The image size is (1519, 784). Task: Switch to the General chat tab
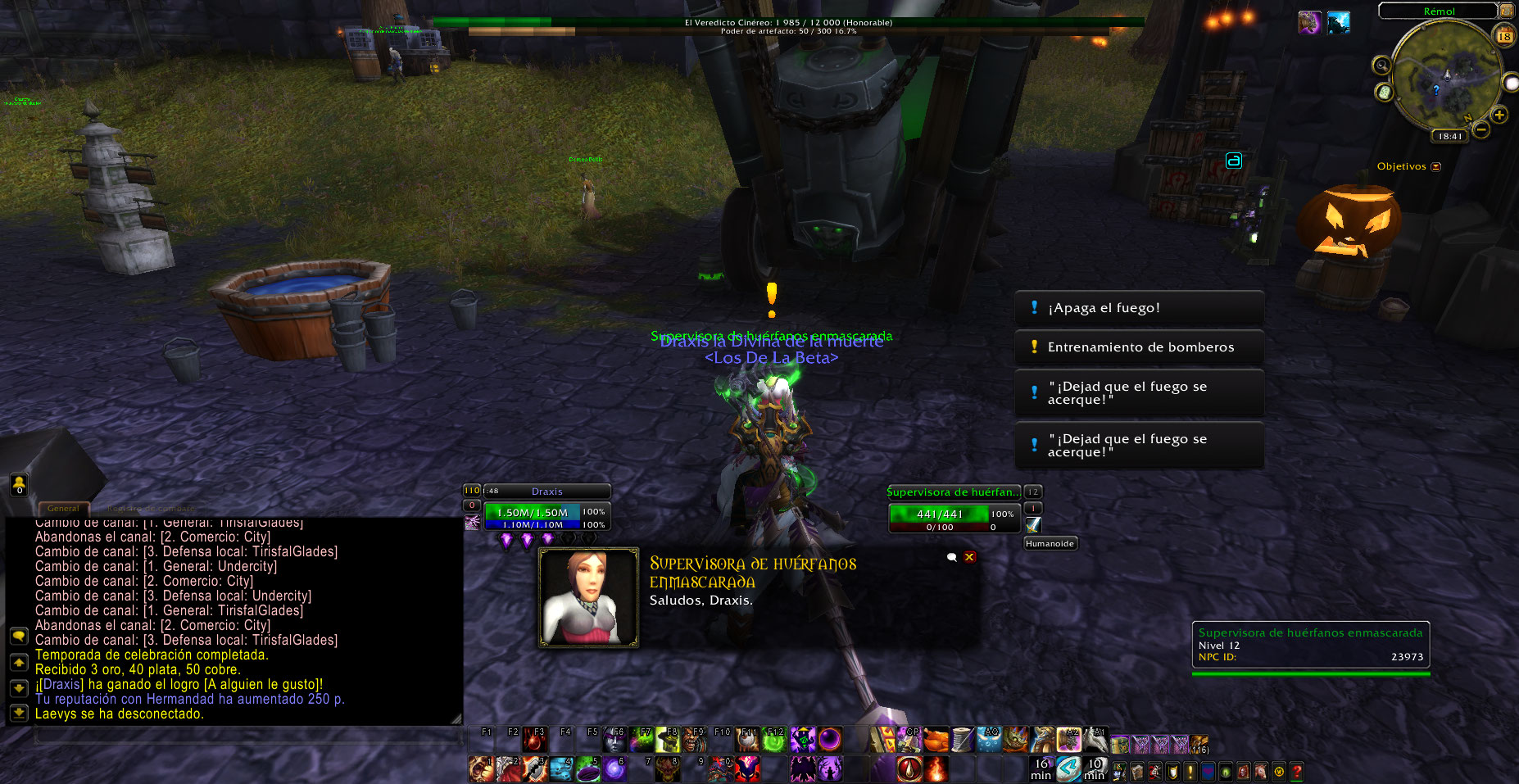[63, 509]
